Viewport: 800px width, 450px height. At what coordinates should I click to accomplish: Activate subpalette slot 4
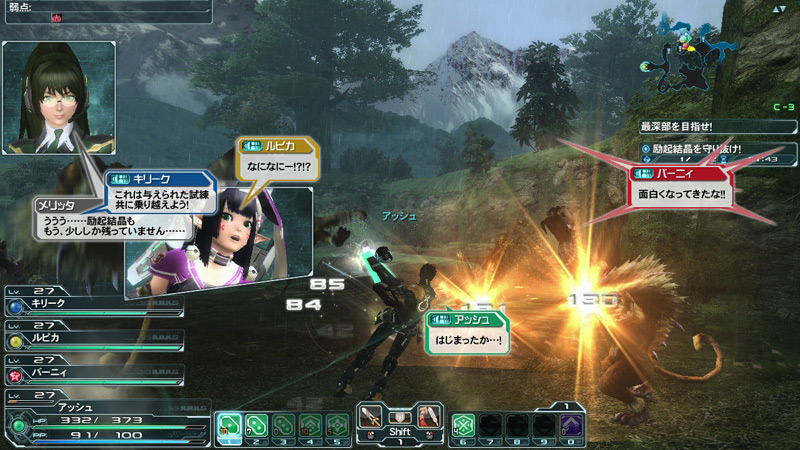coord(310,424)
